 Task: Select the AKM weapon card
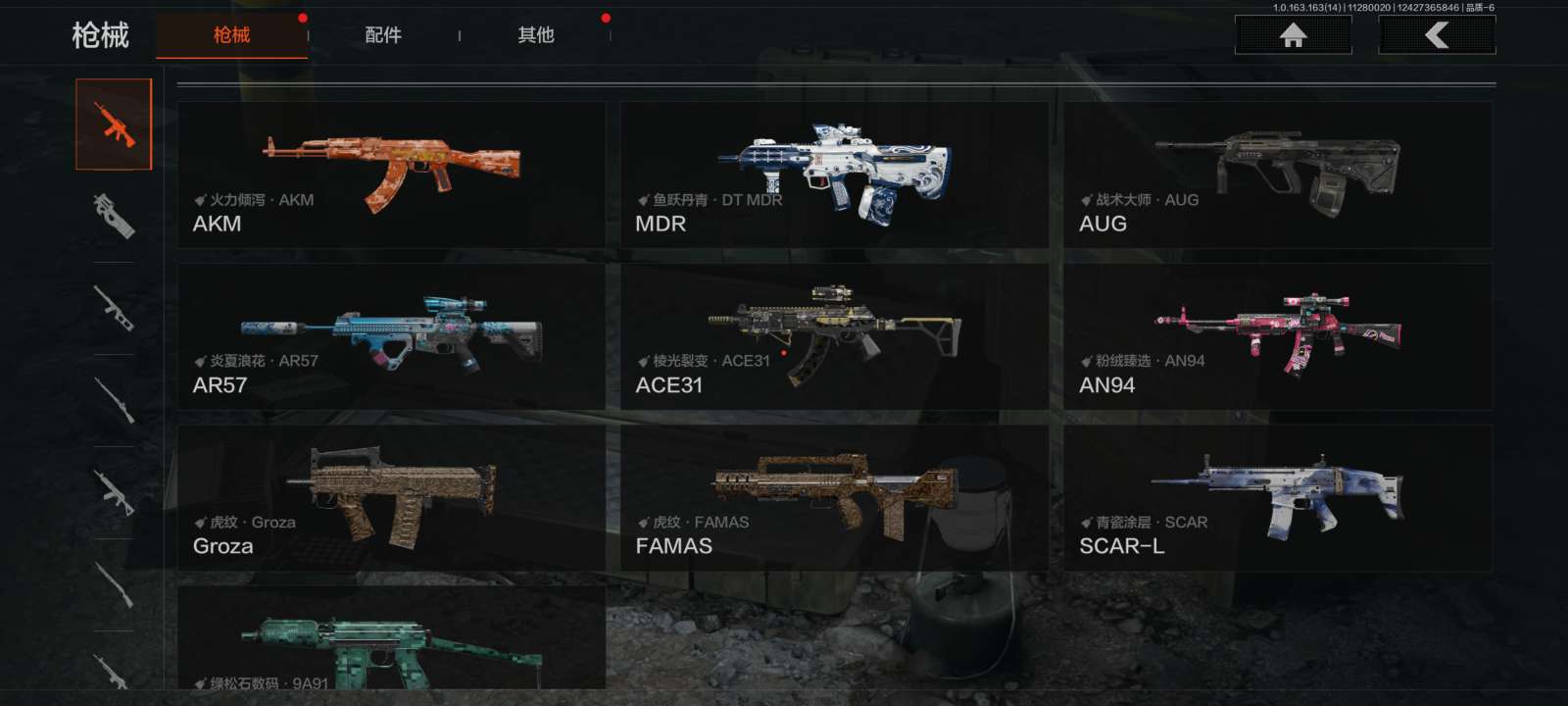(391, 175)
